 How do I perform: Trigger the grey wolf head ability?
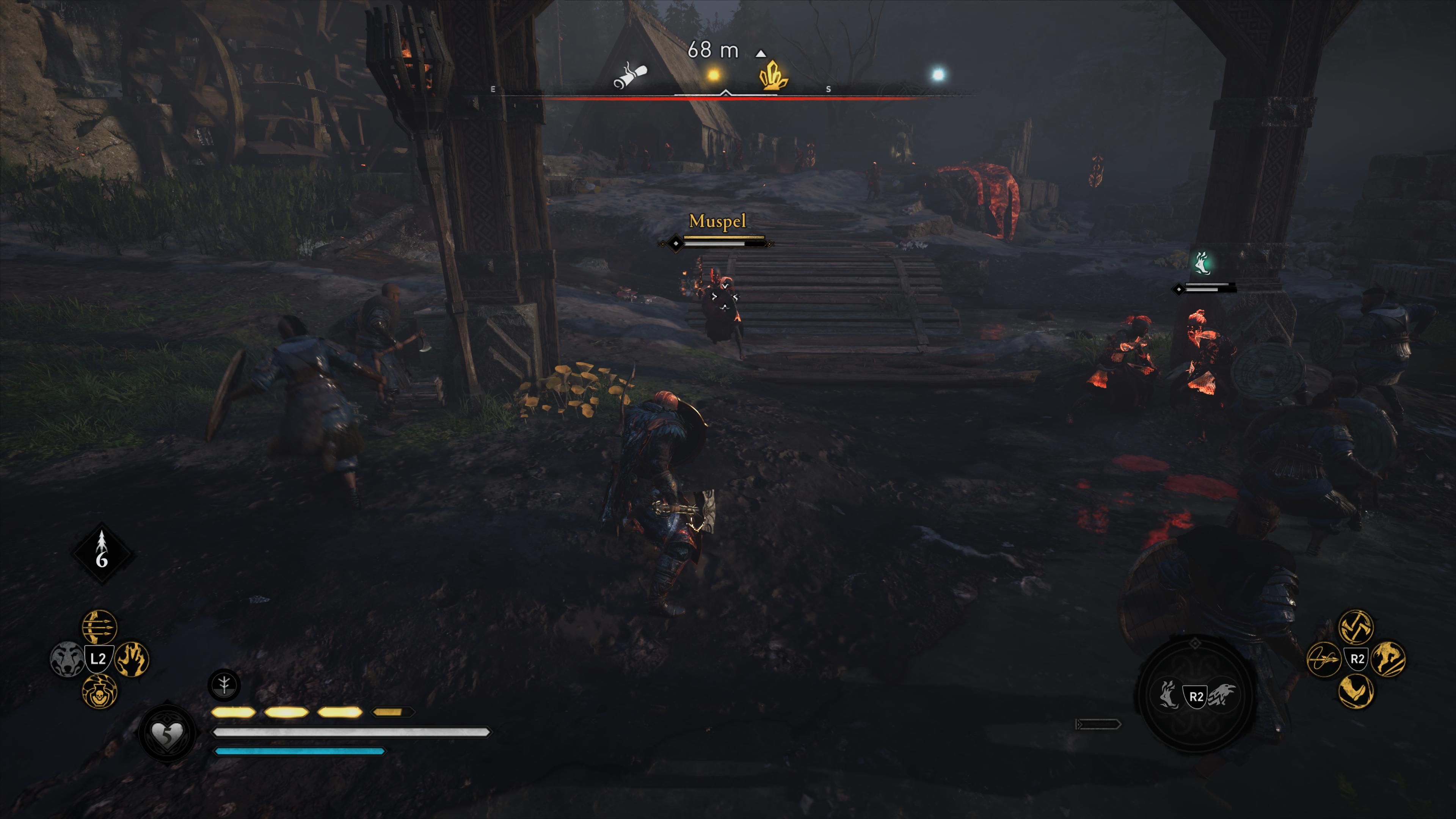pyautogui.click(x=67, y=659)
